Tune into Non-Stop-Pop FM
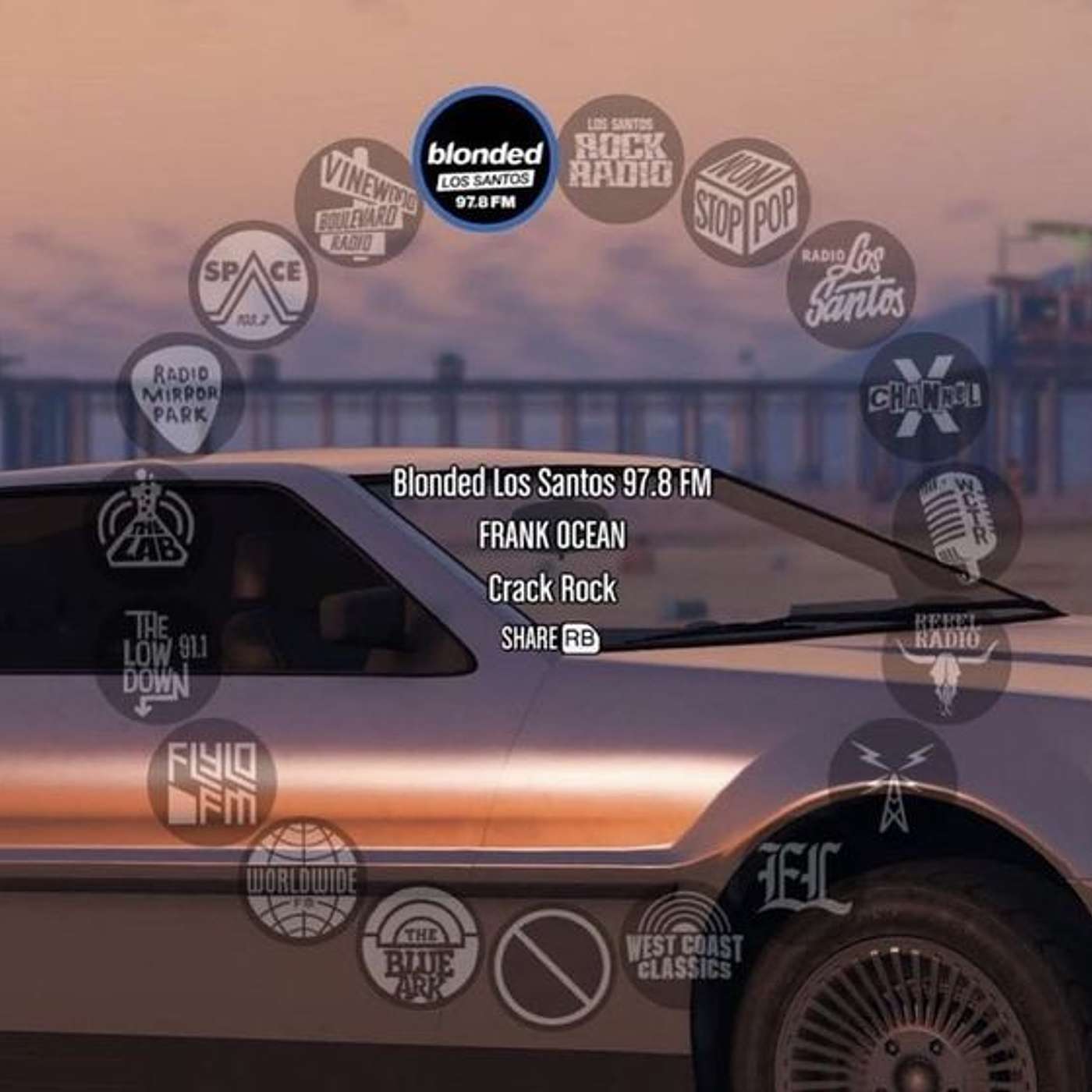Screen dimensions: 1092x1092 745,199
